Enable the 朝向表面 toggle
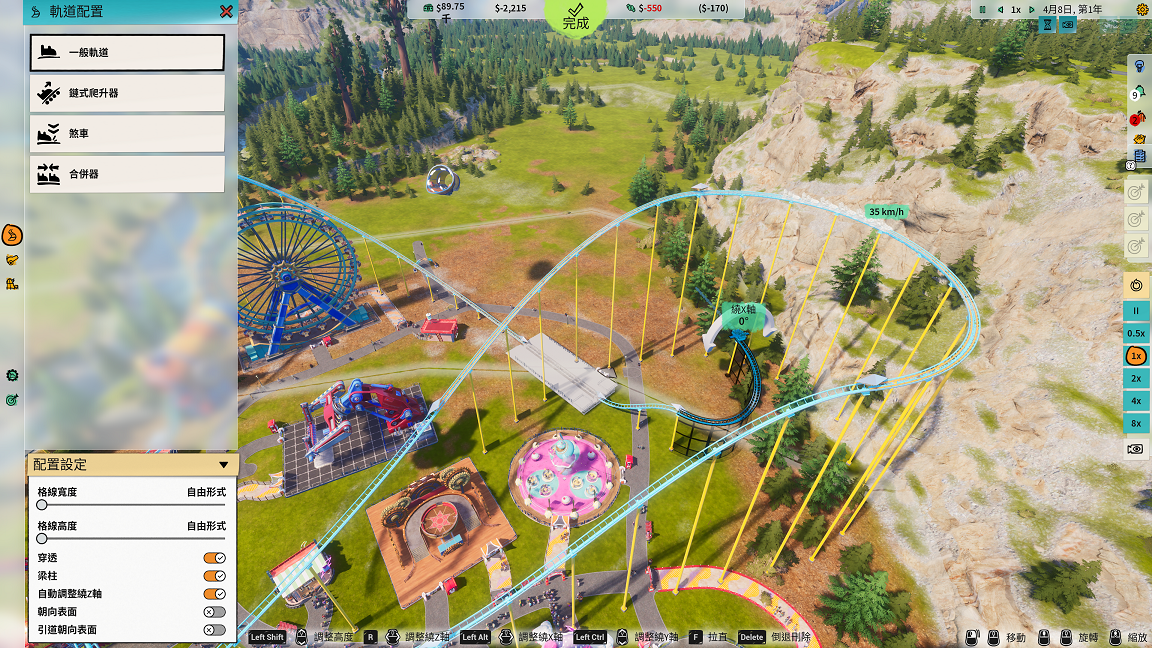The image size is (1152, 648). 214,612
